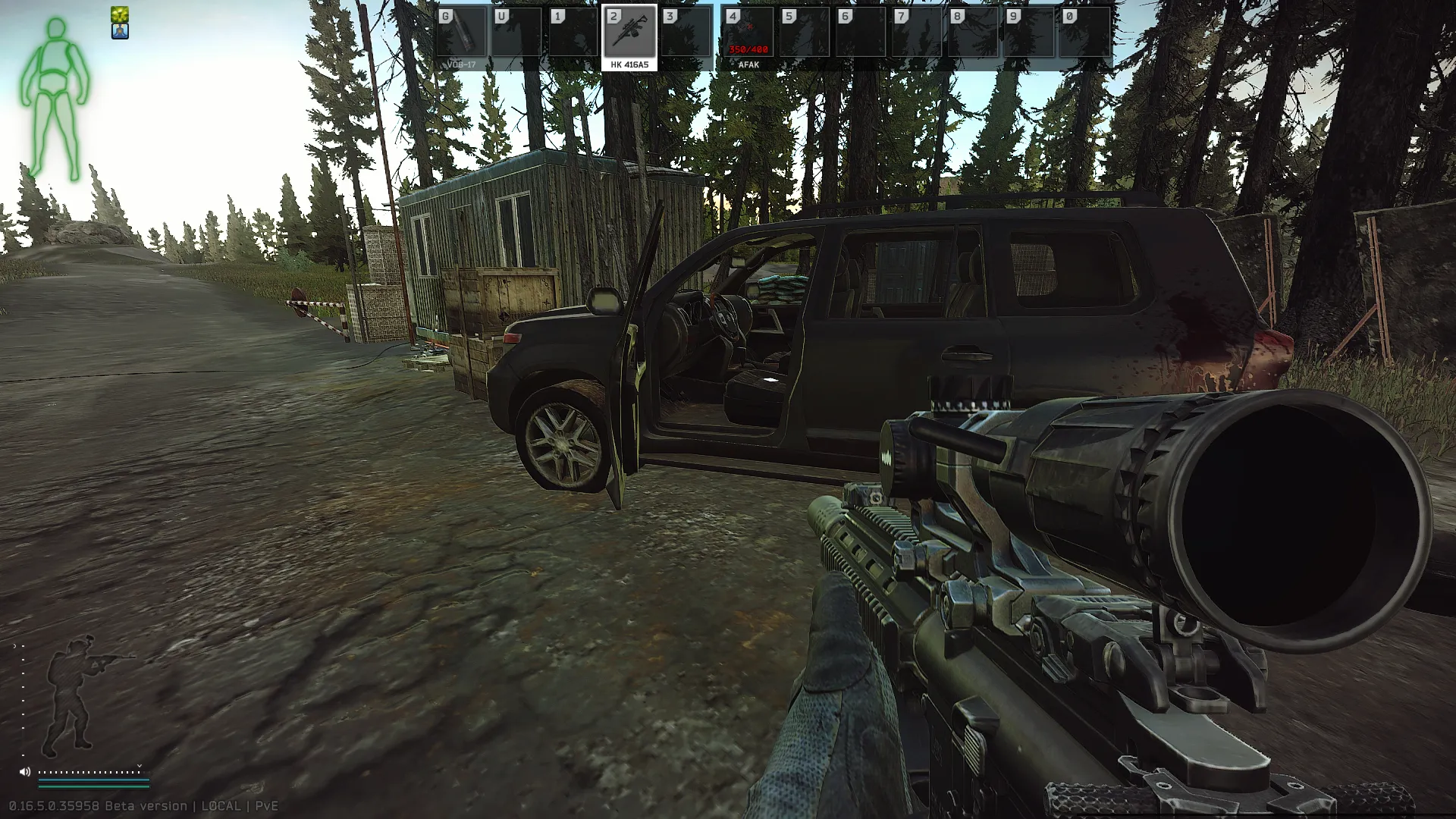The height and width of the screenshot is (819, 1456).
Task: Click the yellow-green buff status icon
Action: click(x=120, y=14)
